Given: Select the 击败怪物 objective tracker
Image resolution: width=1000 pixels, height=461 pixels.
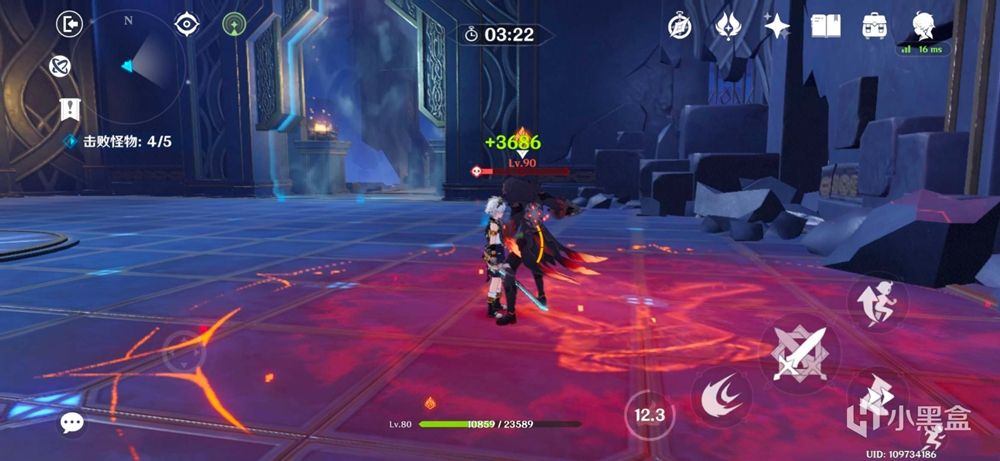Looking at the screenshot, I should (x=118, y=142).
